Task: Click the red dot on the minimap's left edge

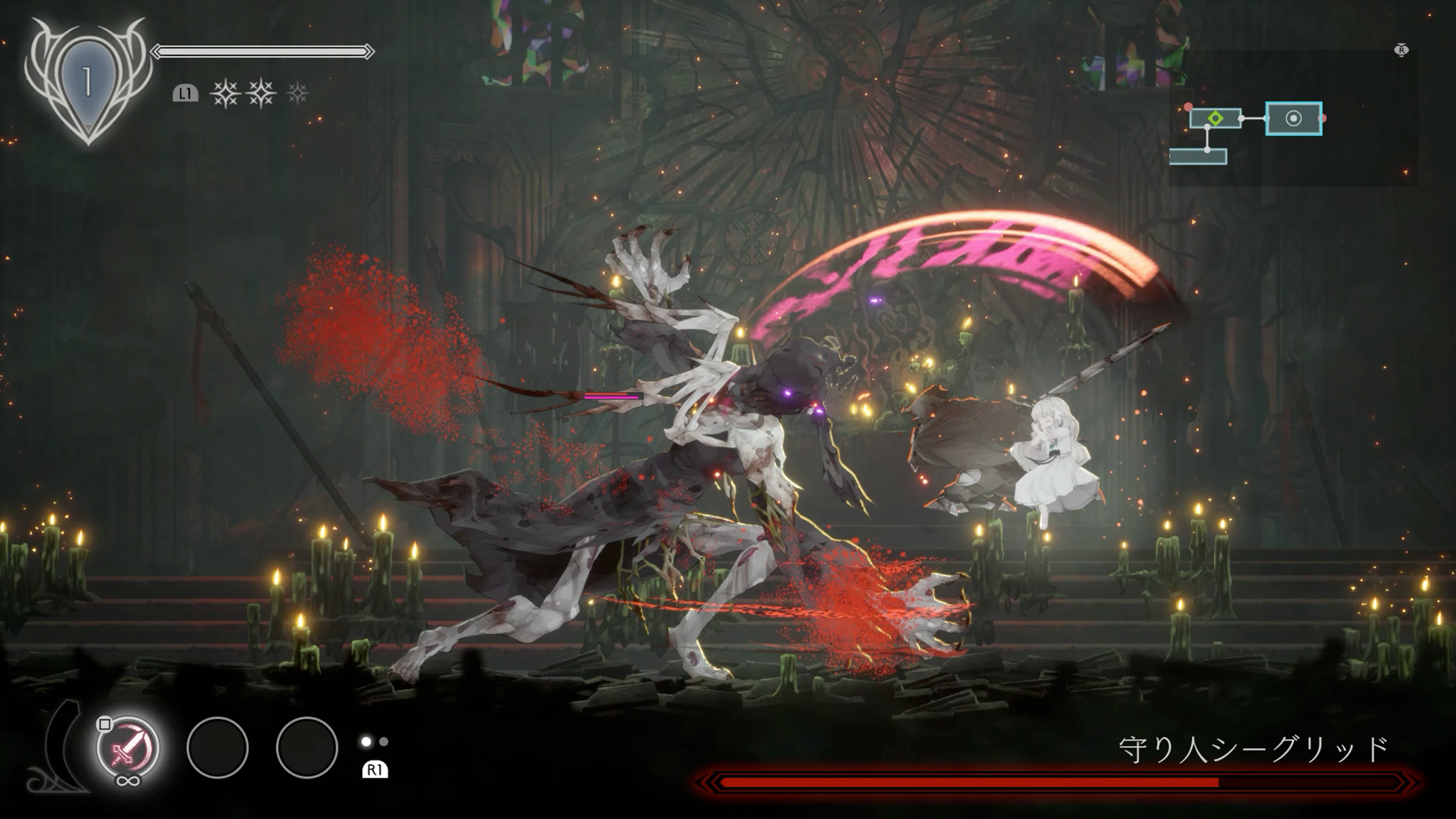Action: 1188,106
